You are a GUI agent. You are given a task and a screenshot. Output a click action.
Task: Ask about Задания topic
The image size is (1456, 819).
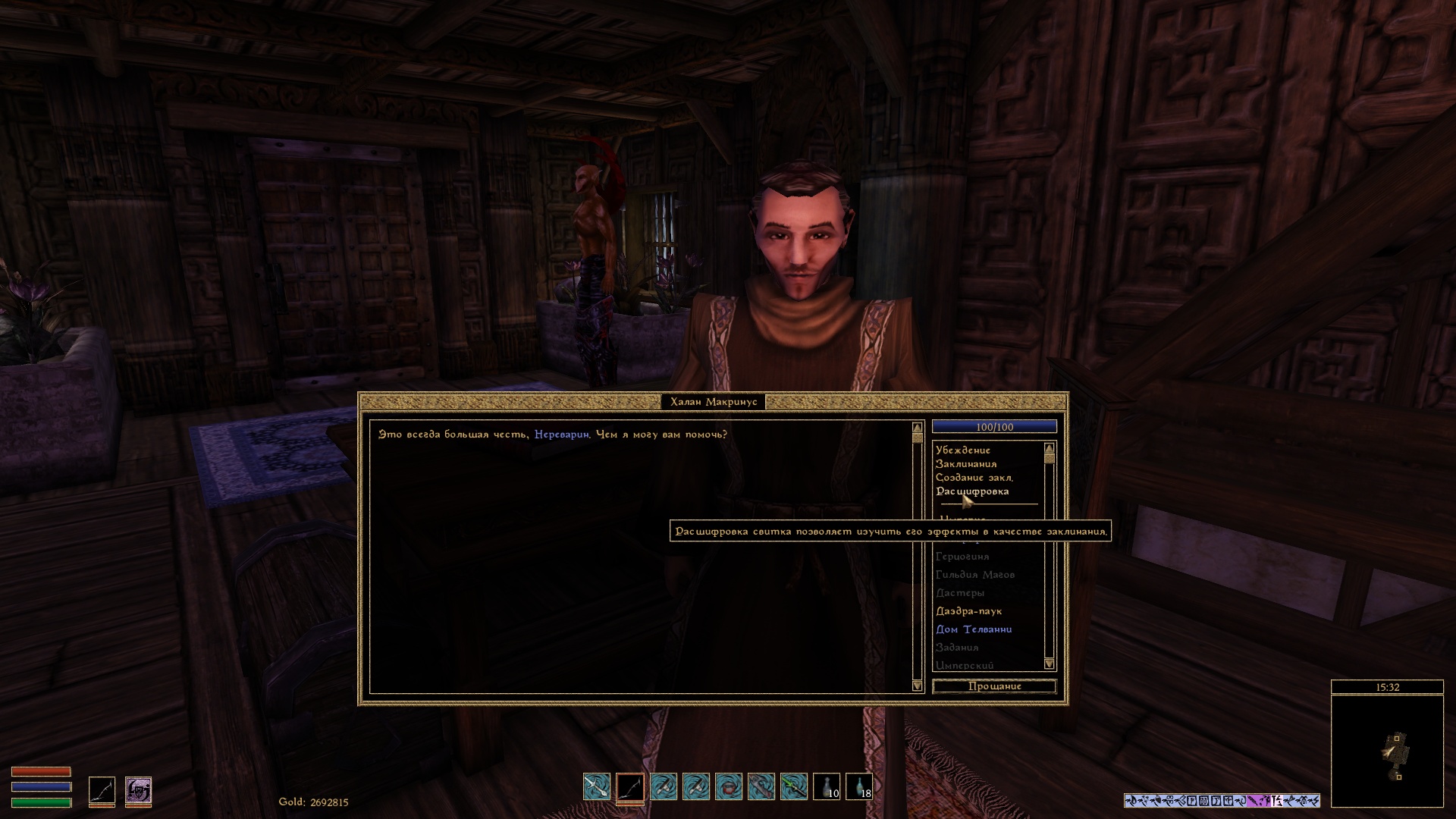click(x=956, y=648)
